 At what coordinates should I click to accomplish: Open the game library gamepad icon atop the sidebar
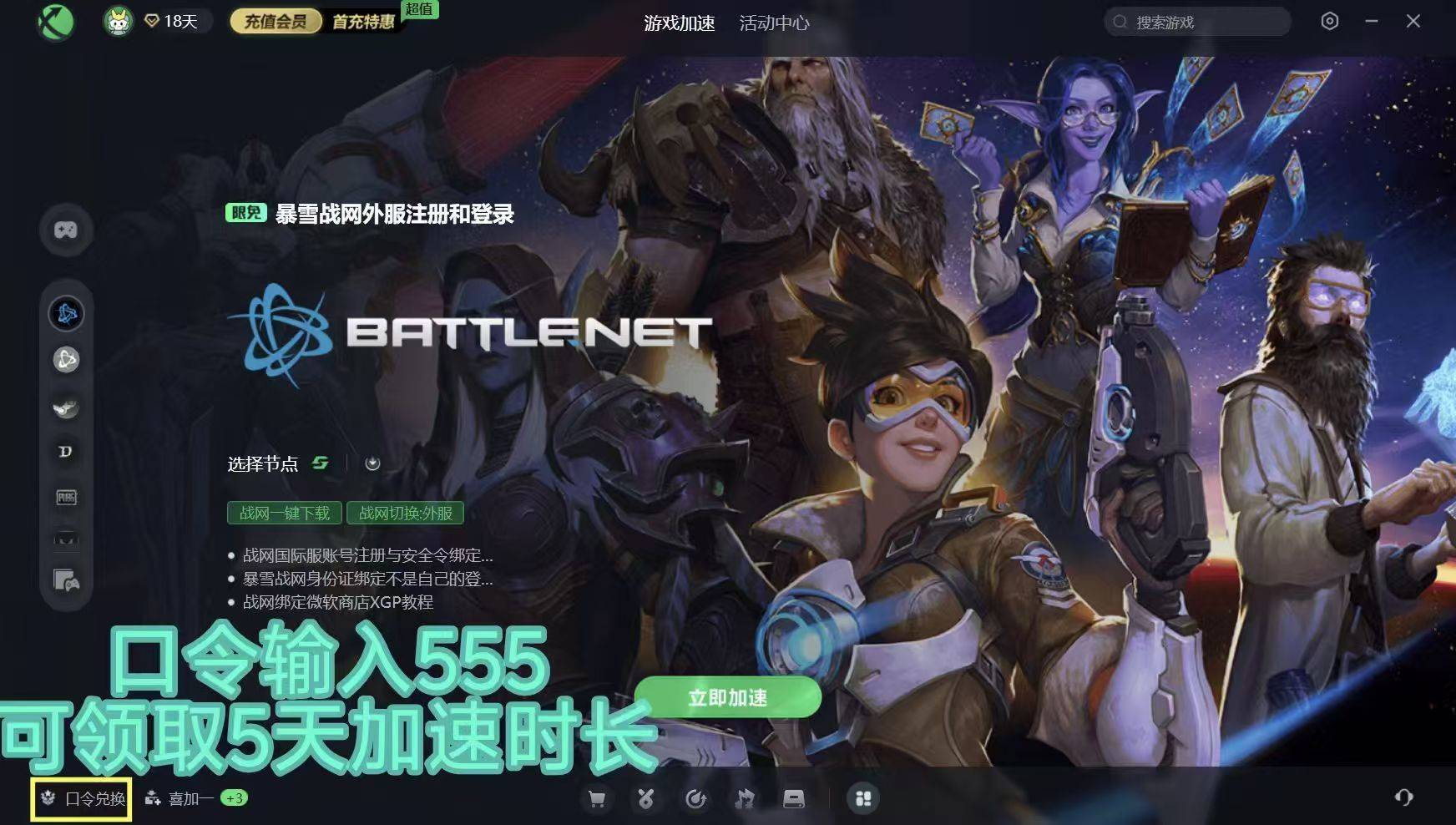pyautogui.click(x=67, y=230)
